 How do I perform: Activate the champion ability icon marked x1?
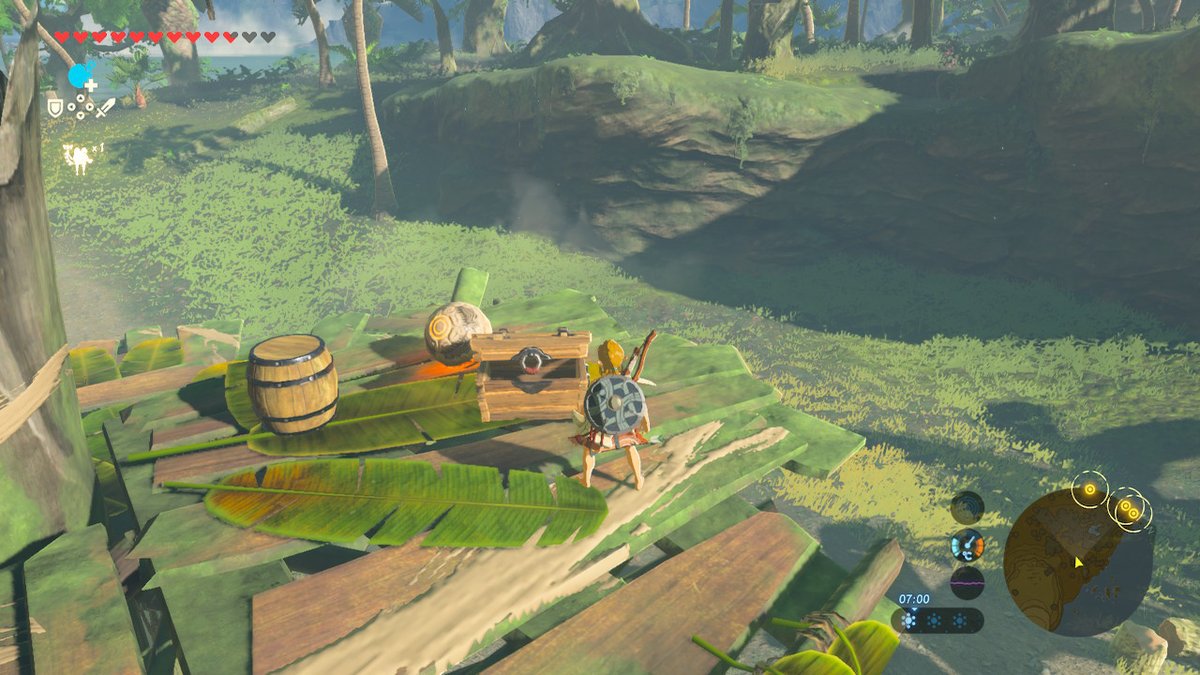pyautogui.click(x=78, y=156)
